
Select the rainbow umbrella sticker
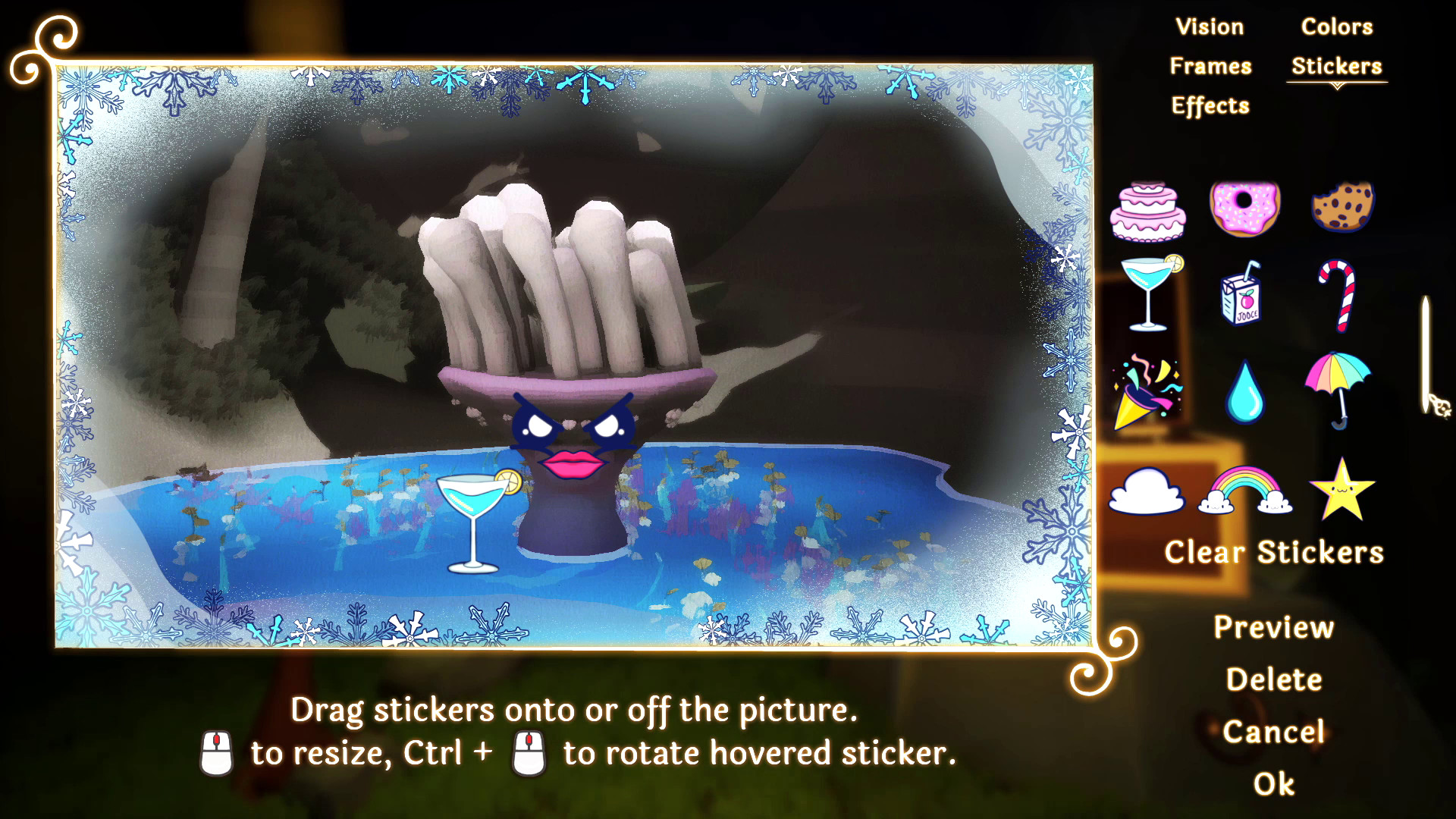pyautogui.click(x=1338, y=390)
